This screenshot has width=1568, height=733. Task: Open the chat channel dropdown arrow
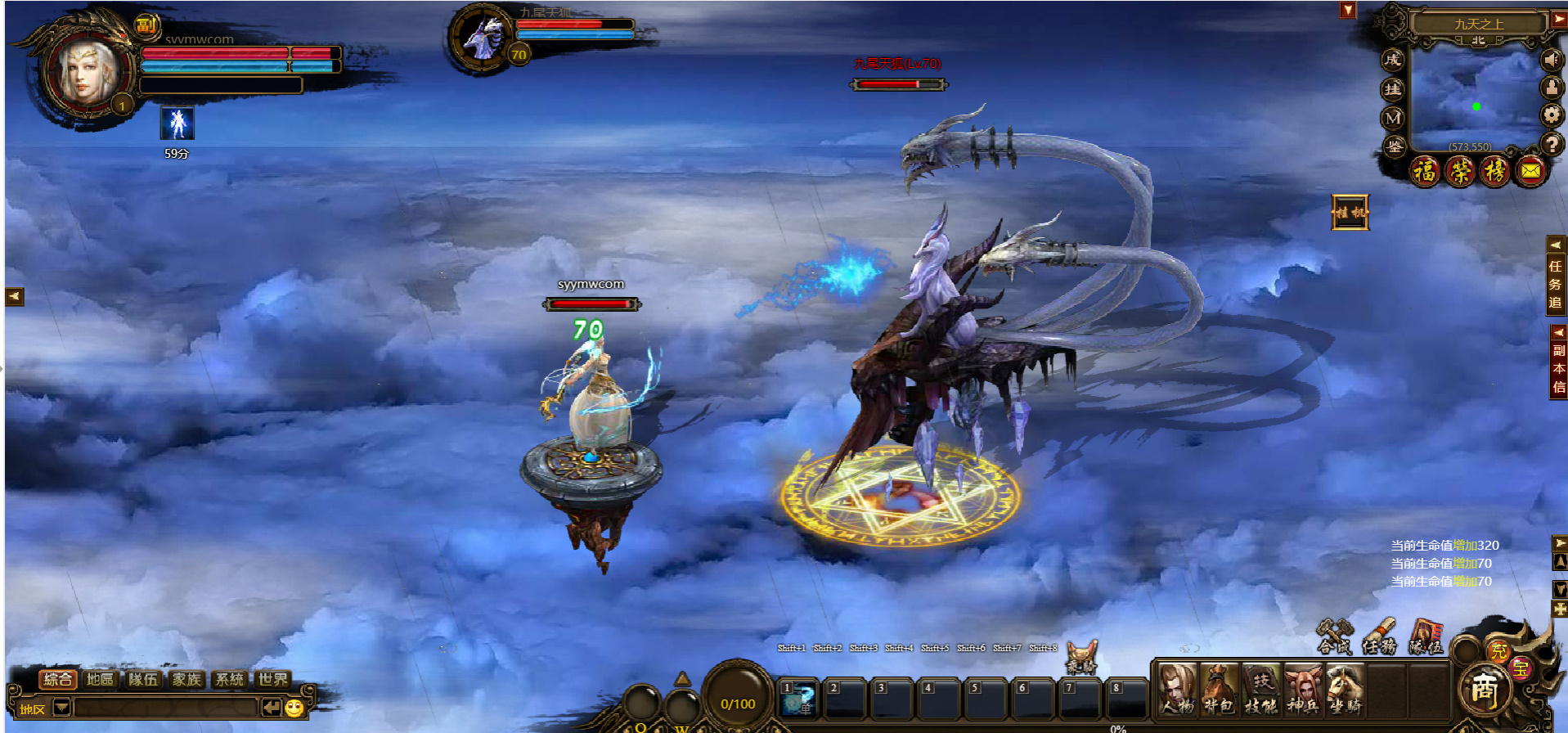coord(61,708)
